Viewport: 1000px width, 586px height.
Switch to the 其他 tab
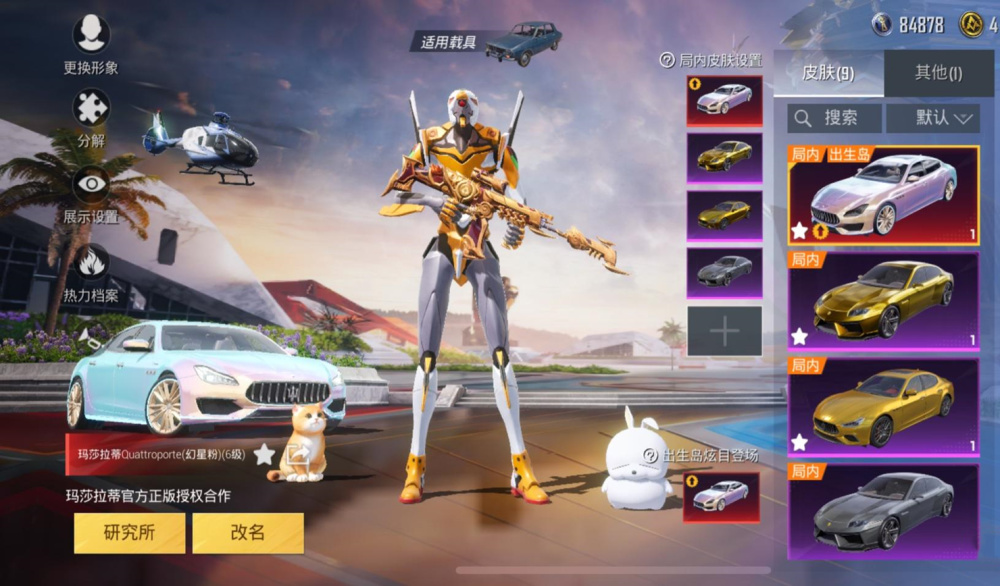[938, 72]
